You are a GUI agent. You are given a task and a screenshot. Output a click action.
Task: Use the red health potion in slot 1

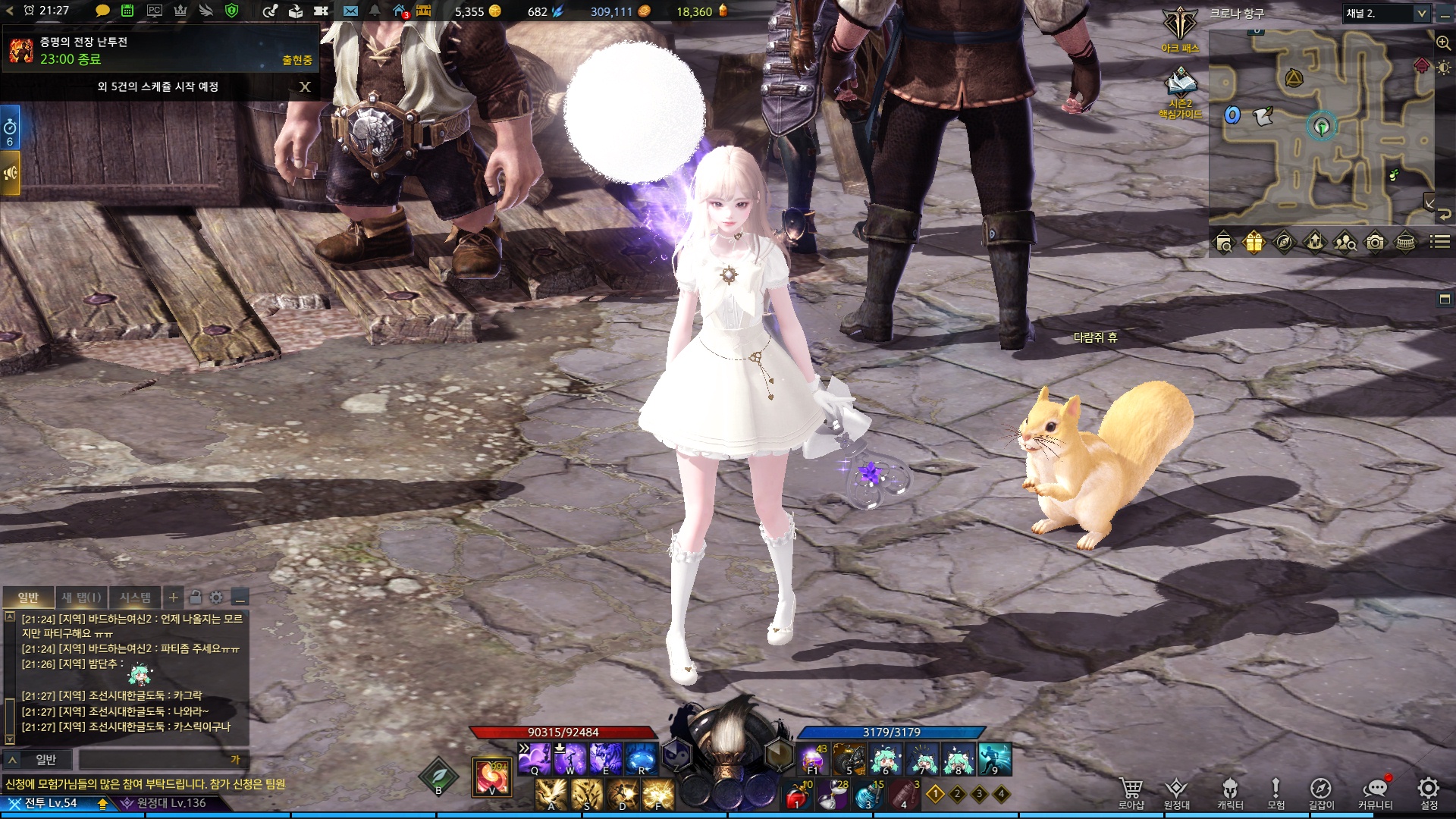(x=796, y=795)
